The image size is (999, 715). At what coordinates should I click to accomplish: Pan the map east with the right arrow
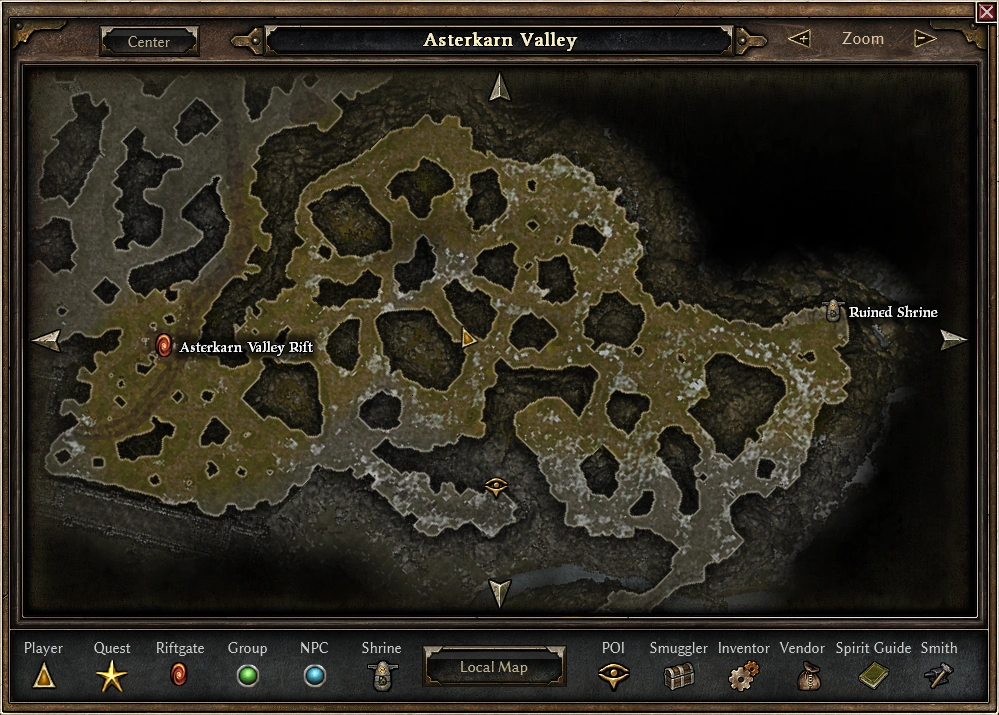953,340
